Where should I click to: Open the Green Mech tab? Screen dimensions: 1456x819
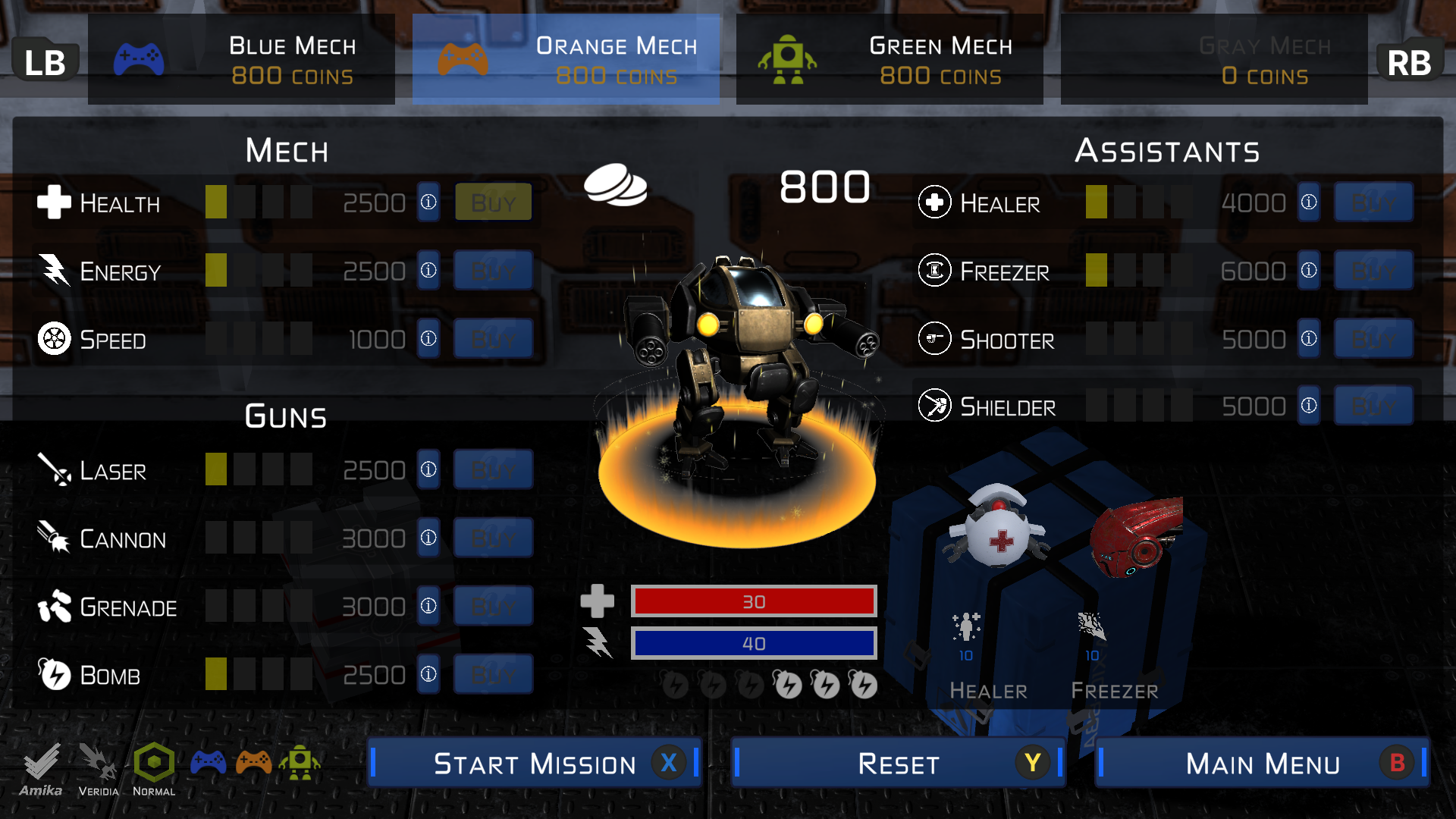pyautogui.click(x=890, y=60)
